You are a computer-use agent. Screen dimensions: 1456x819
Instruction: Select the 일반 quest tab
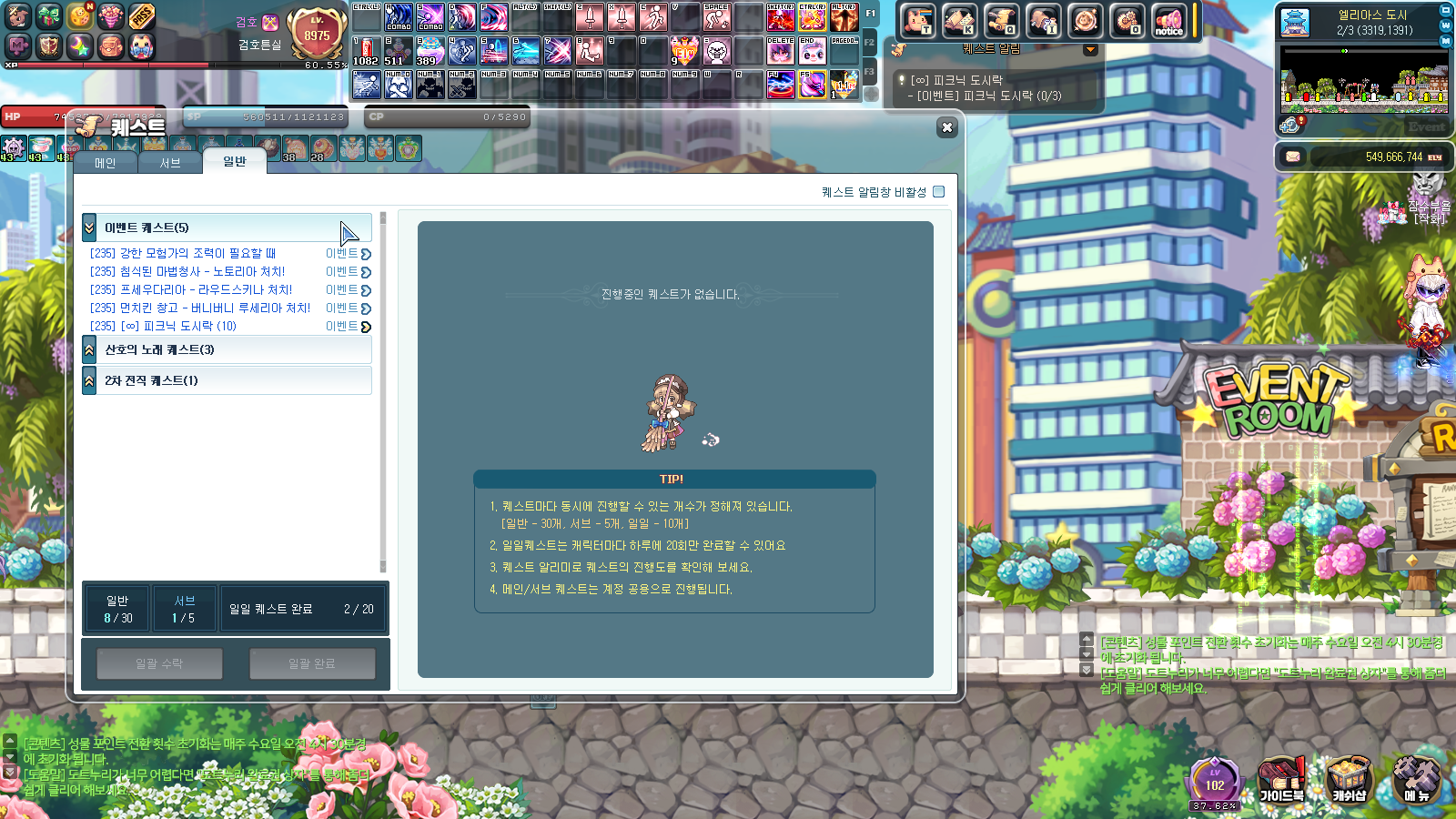click(235, 161)
